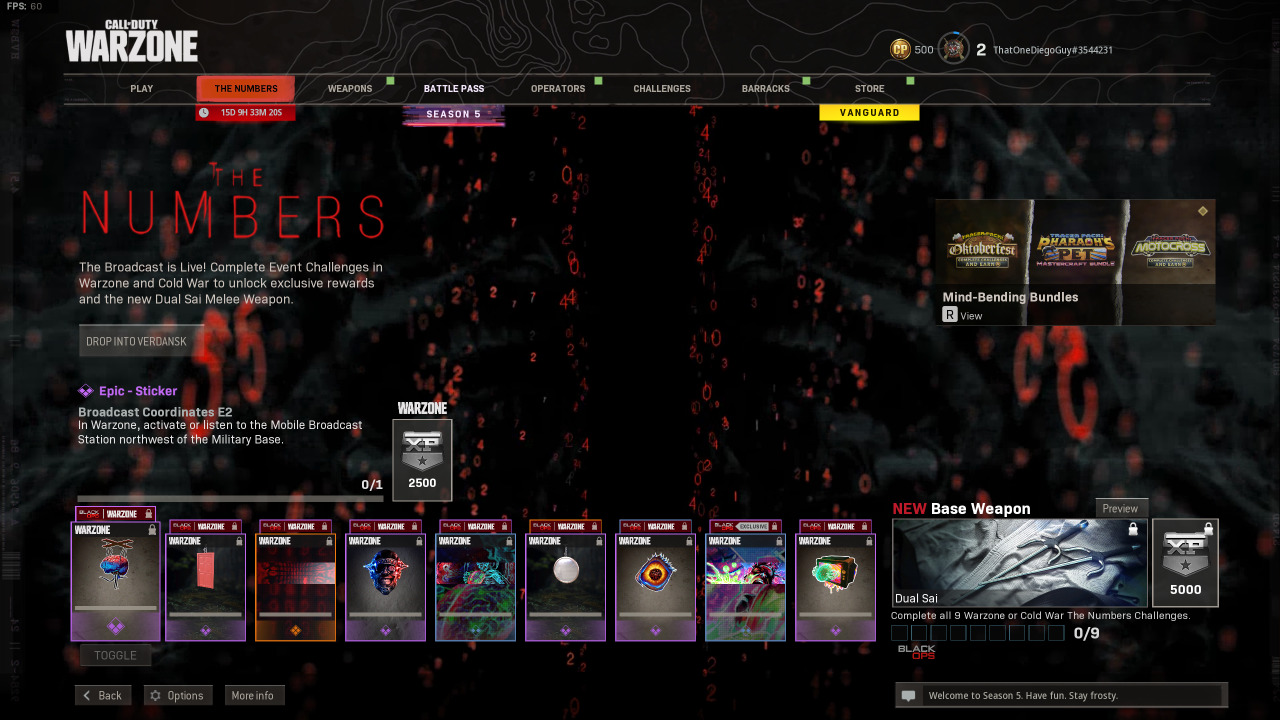The width and height of the screenshot is (1280, 720).
Task: Open the red door sticker reward card
Action: coord(205,580)
